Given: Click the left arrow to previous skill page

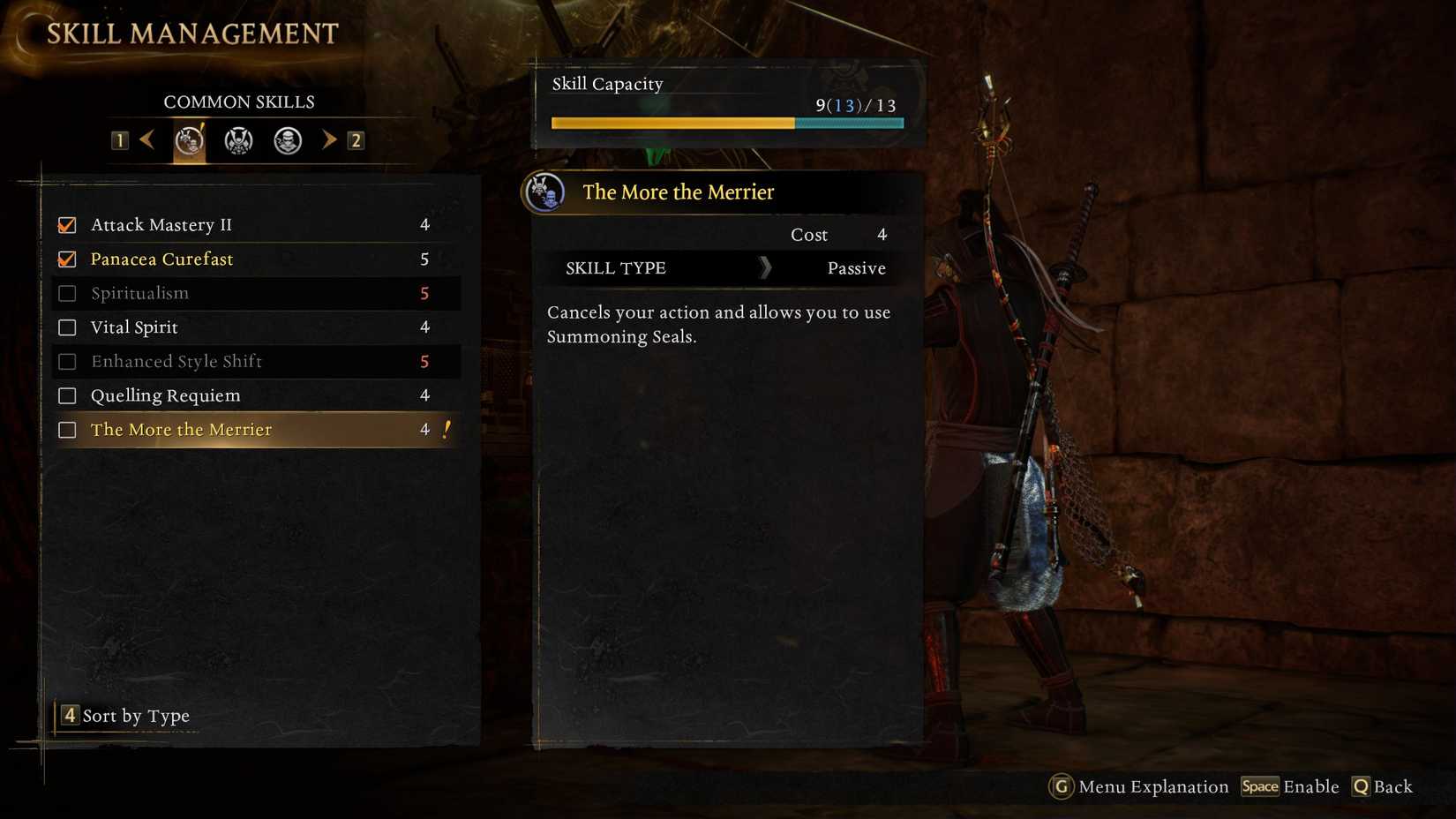Looking at the screenshot, I should pyautogui.click(x=146, y=139).
